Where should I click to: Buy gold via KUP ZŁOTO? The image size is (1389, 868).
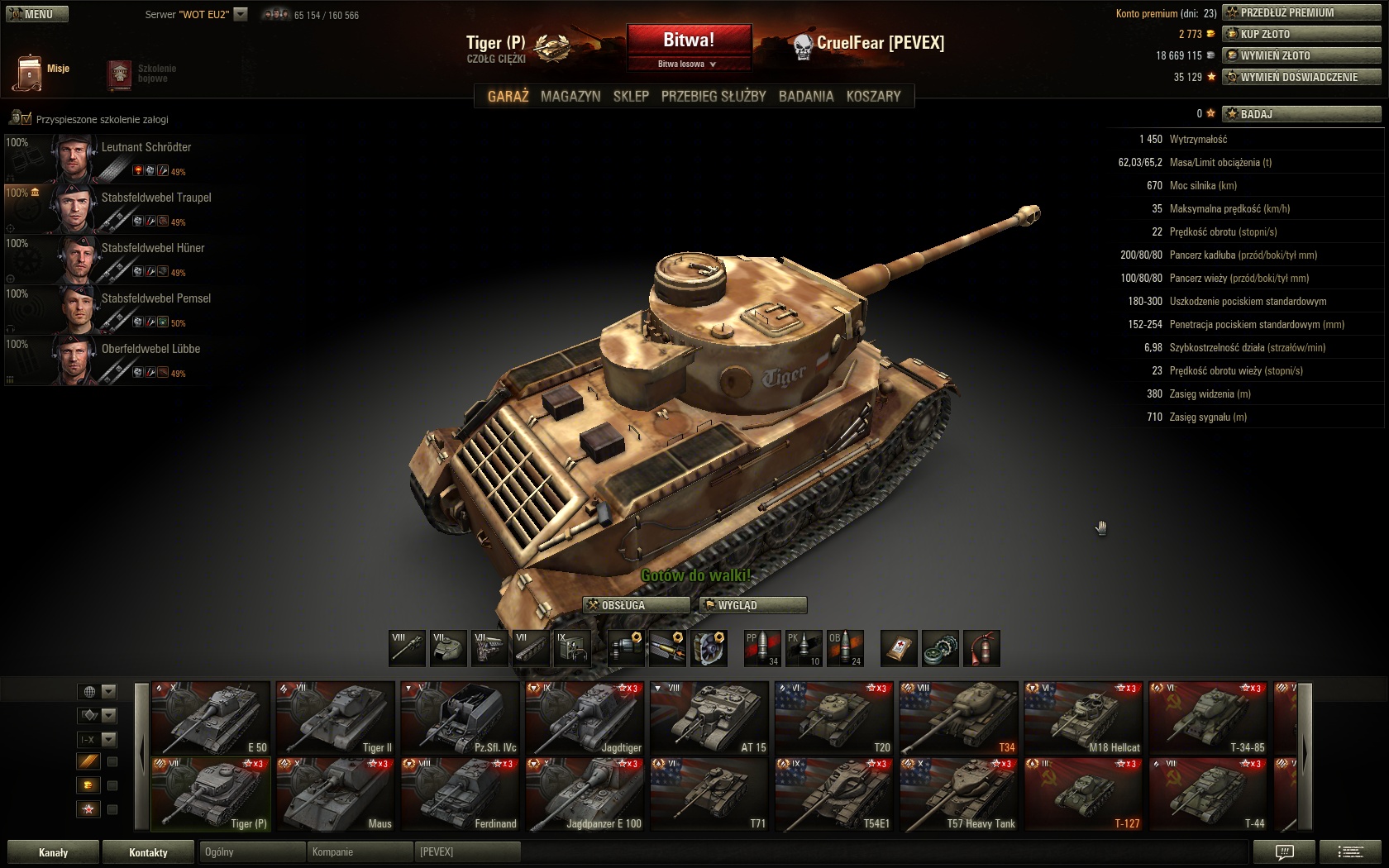point(1301,34)
